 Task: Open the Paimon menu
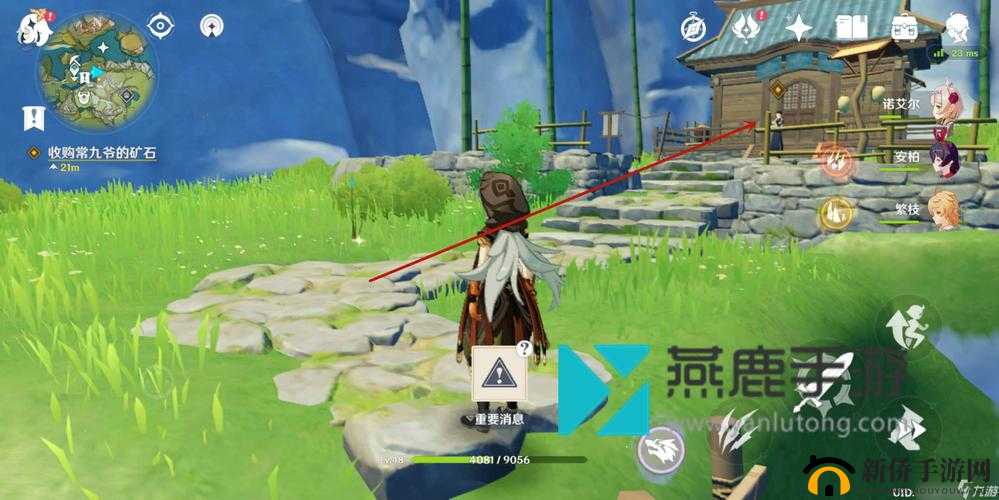33,29
